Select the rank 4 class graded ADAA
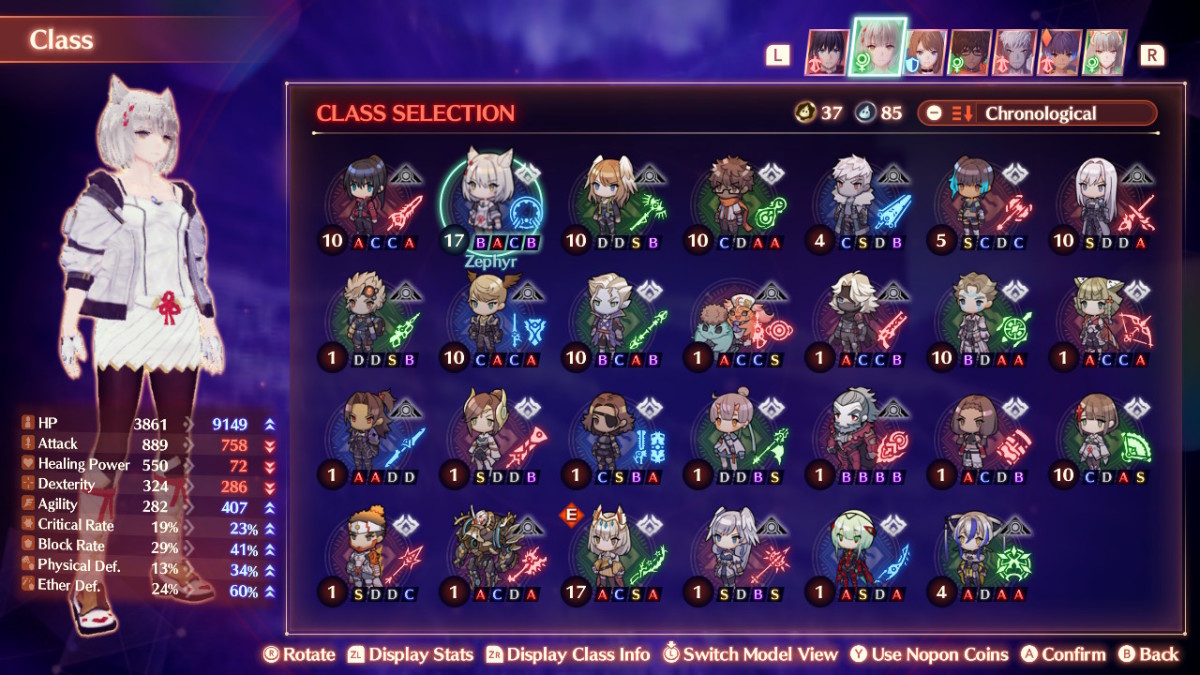1200x675 pixels. [x=978, y=556]
